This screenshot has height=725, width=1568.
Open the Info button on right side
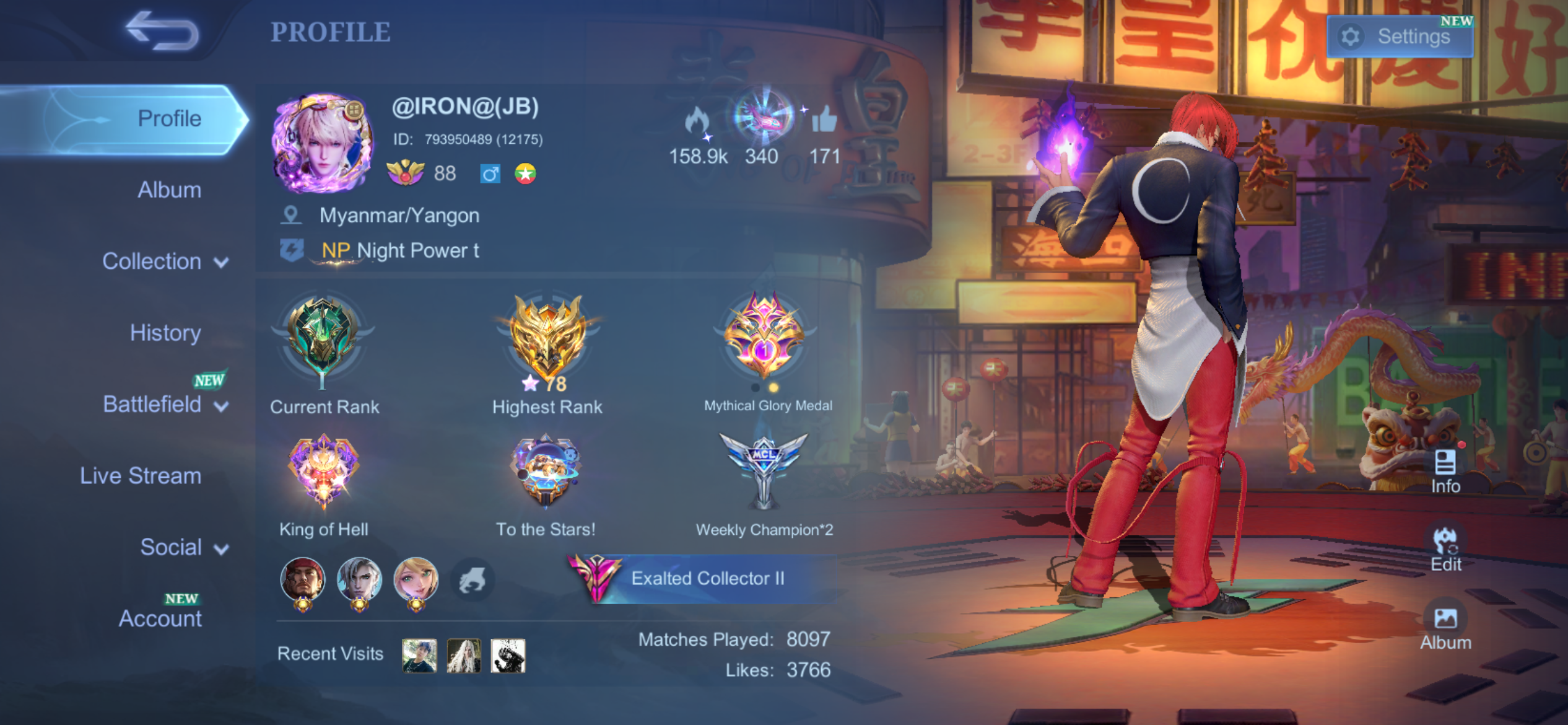[1445, 471]
